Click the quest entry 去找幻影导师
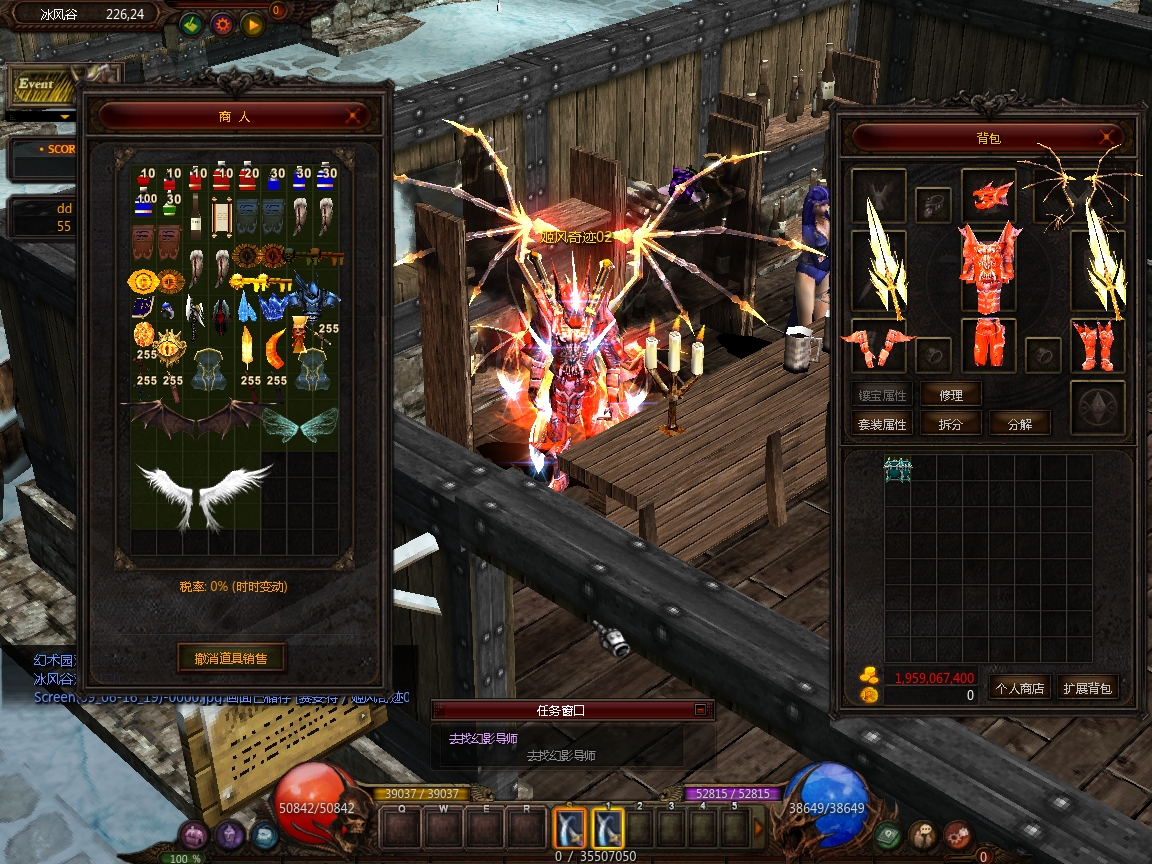Viewport: 1152px width, 864px height. (483, 738)
